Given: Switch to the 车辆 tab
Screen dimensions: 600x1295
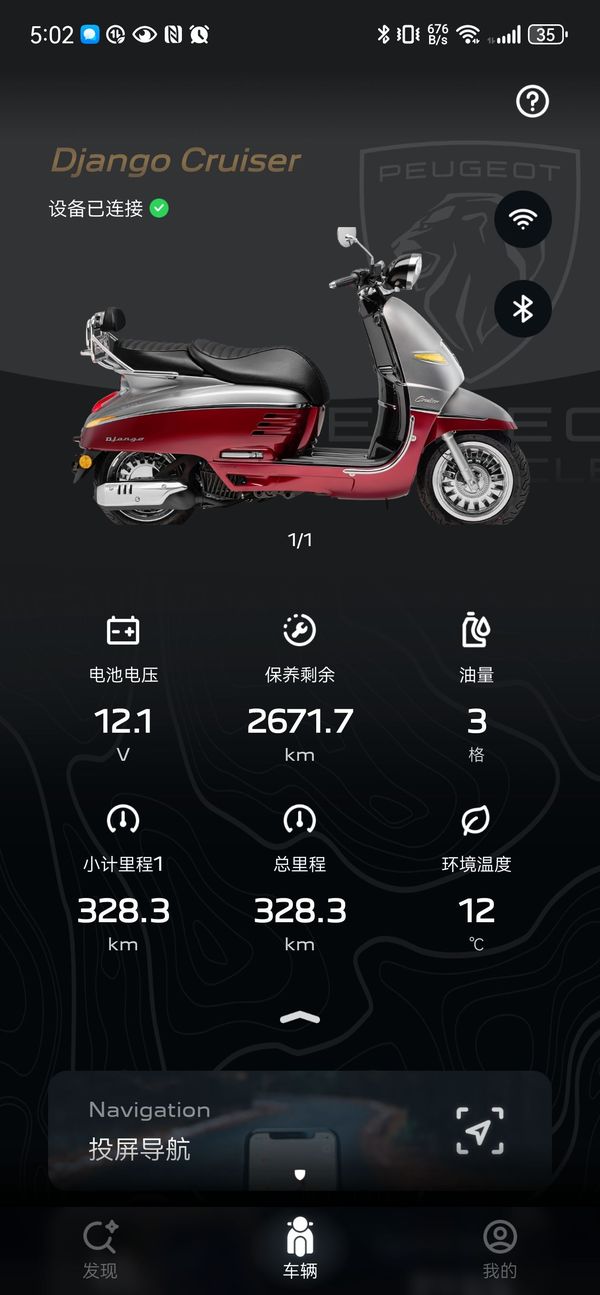Looking at the screenshot, I should pos(300,1249).
